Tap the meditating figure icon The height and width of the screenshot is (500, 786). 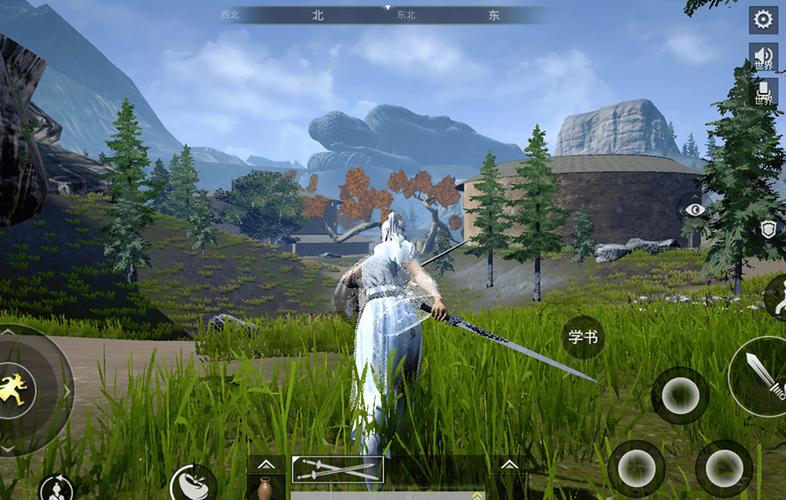point(56,489)
